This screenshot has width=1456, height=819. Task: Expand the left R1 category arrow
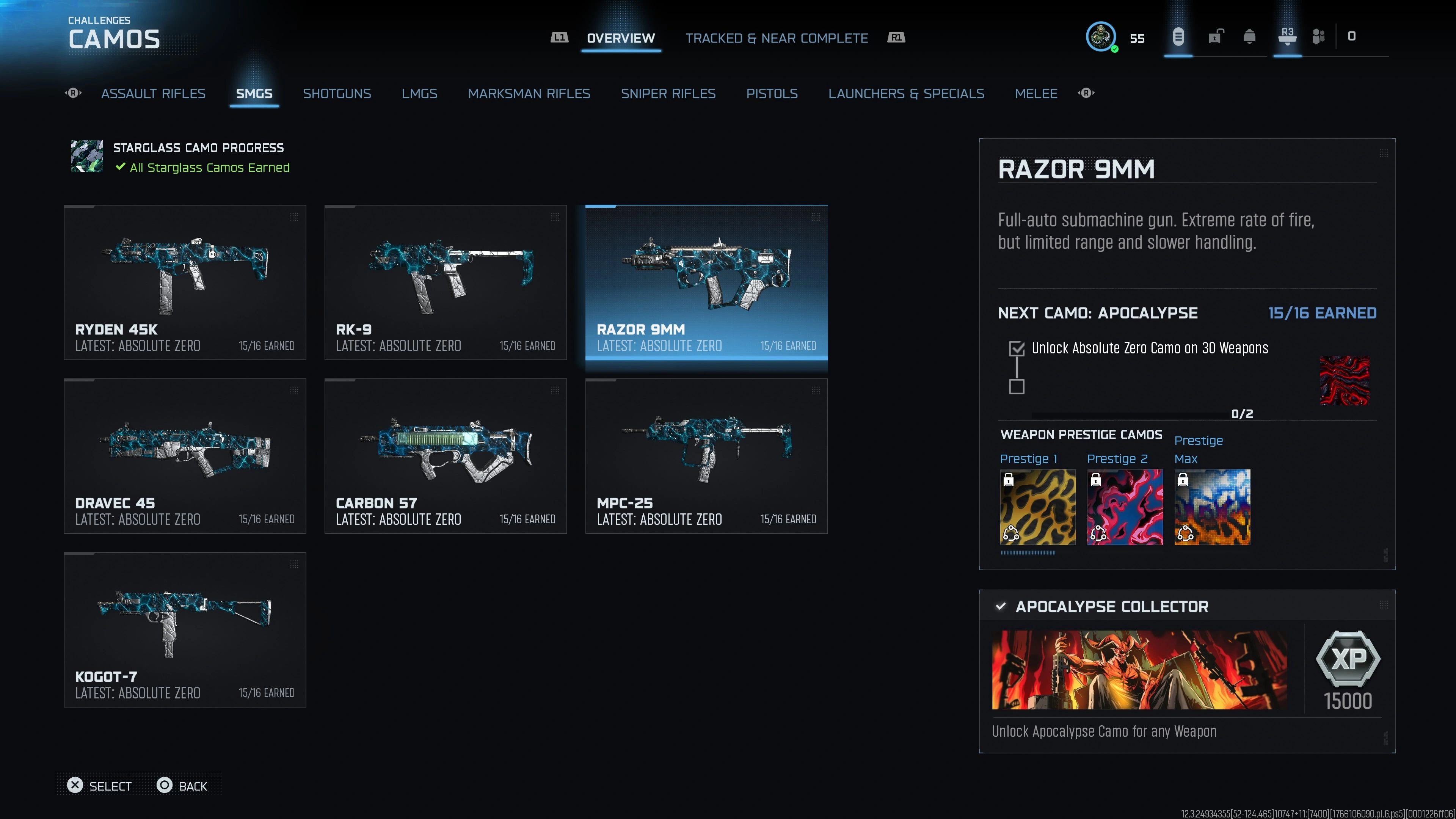tap(74, 93)
